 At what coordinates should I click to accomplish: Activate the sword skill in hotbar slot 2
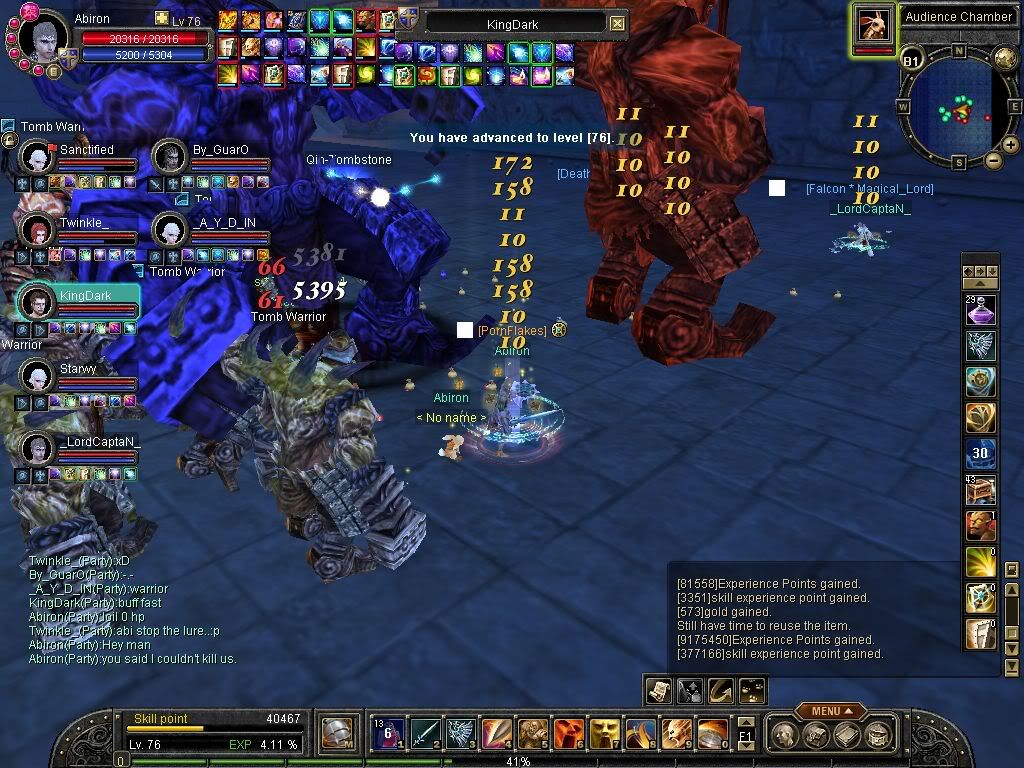coord(427,733)
